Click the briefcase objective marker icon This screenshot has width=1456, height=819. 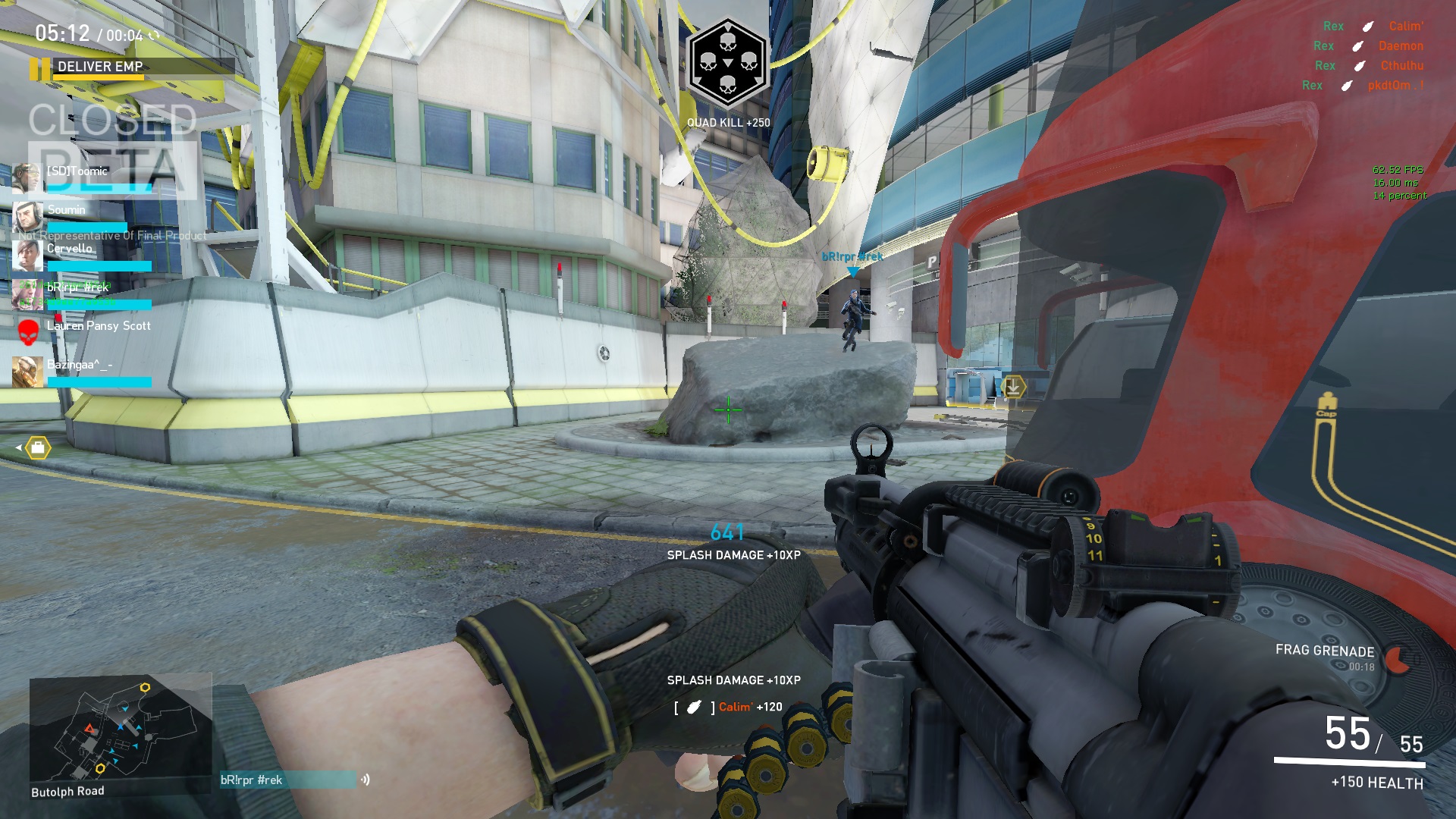(x=38, y=448)
